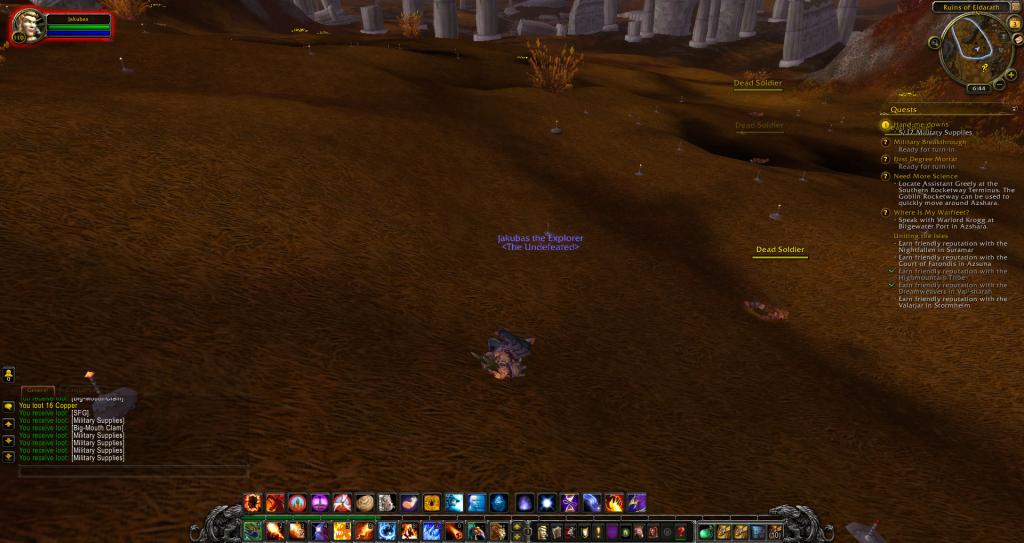
Task: Open the minimap tracking magnifier button
Action: coord(932,42)
